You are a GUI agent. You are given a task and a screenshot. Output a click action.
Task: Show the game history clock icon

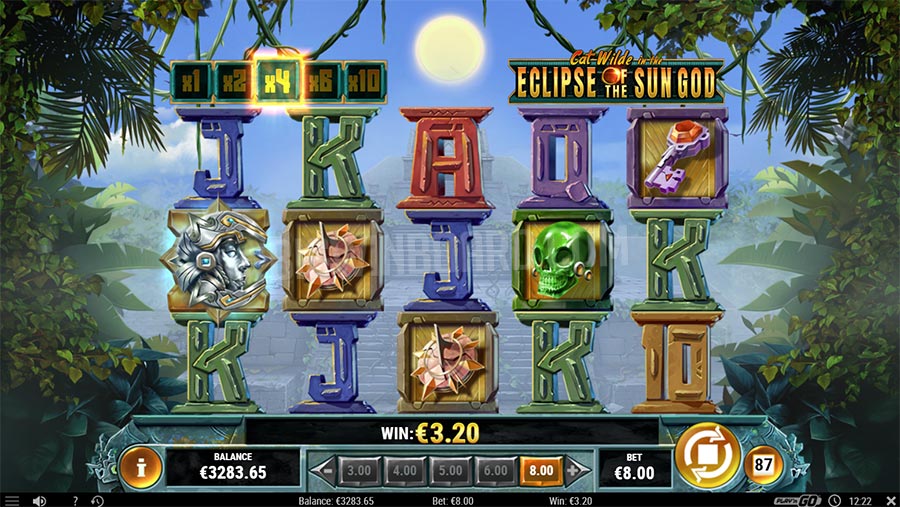coord(97,500)
